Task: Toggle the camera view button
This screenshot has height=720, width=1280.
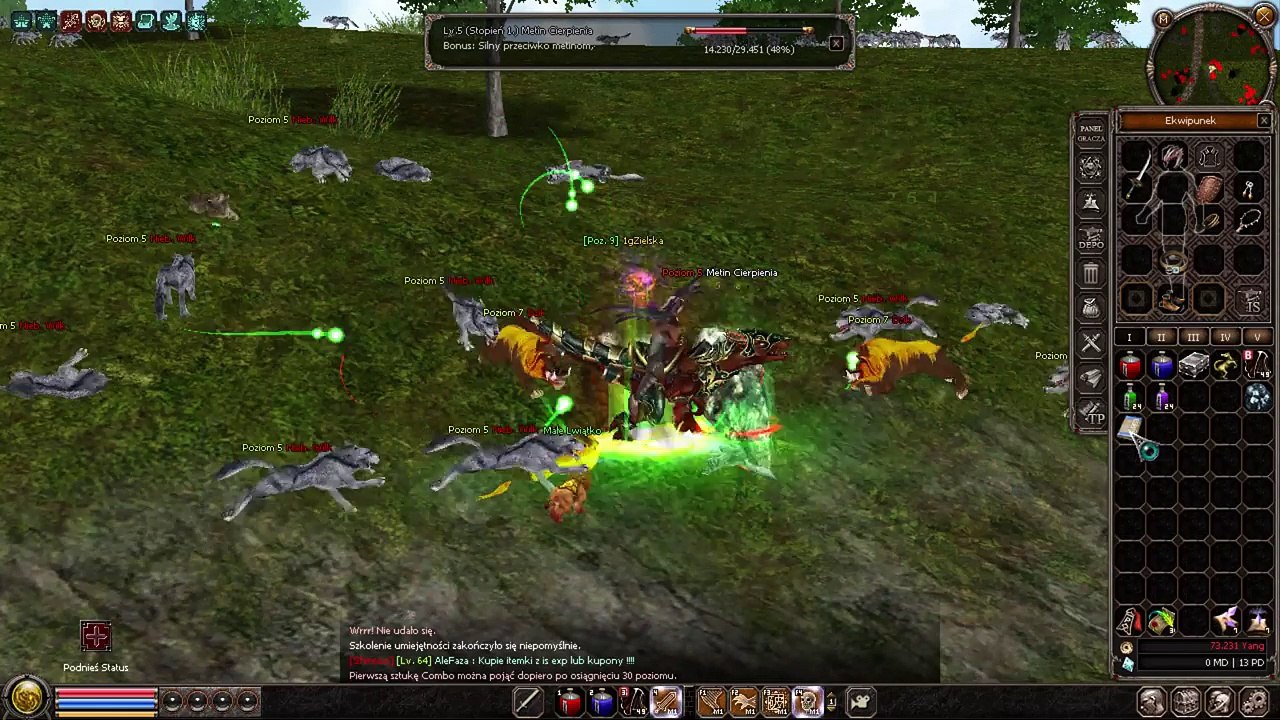Action: tap(859, 703)
